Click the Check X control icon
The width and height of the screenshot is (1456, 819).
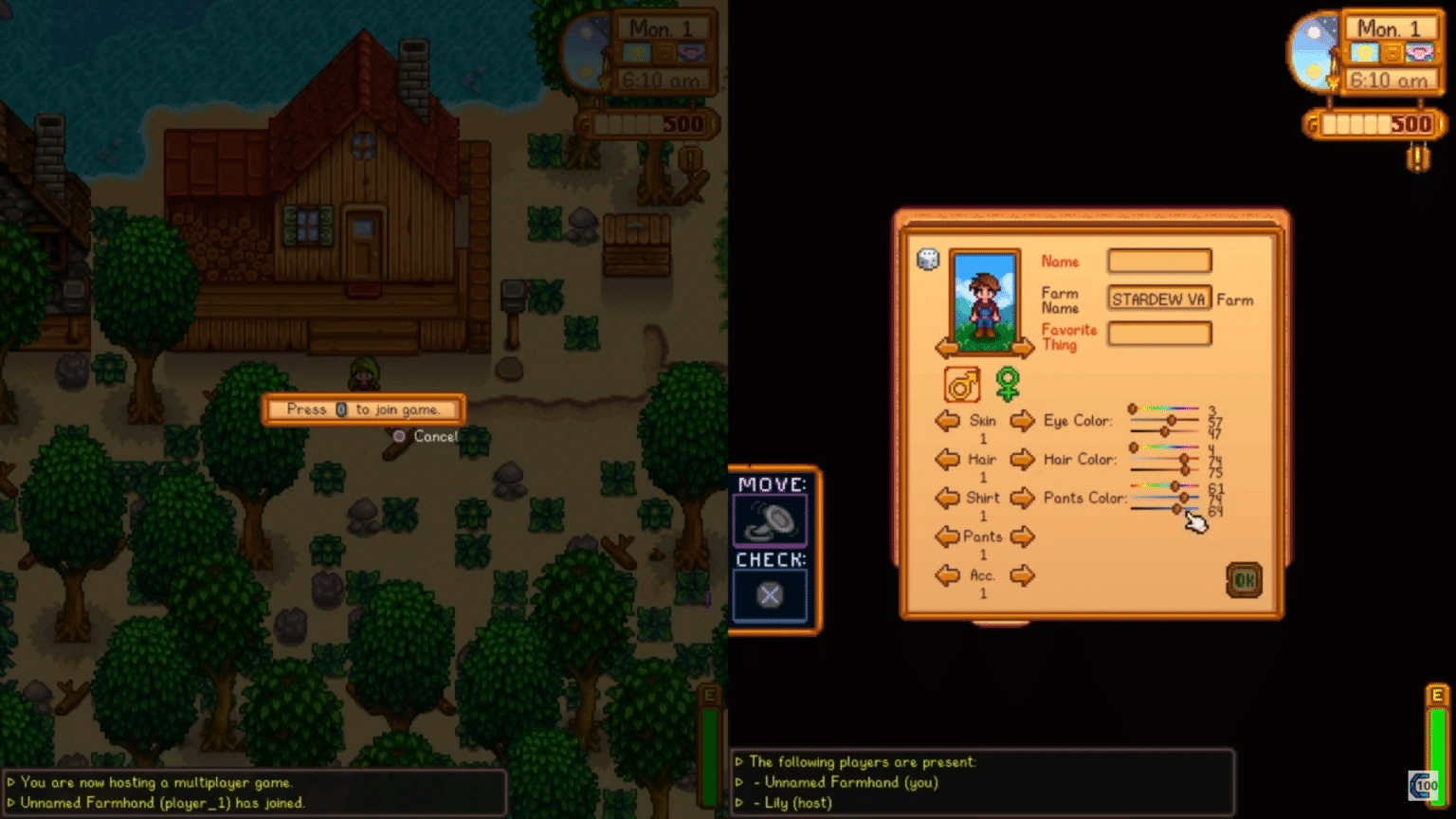(770, 594)
